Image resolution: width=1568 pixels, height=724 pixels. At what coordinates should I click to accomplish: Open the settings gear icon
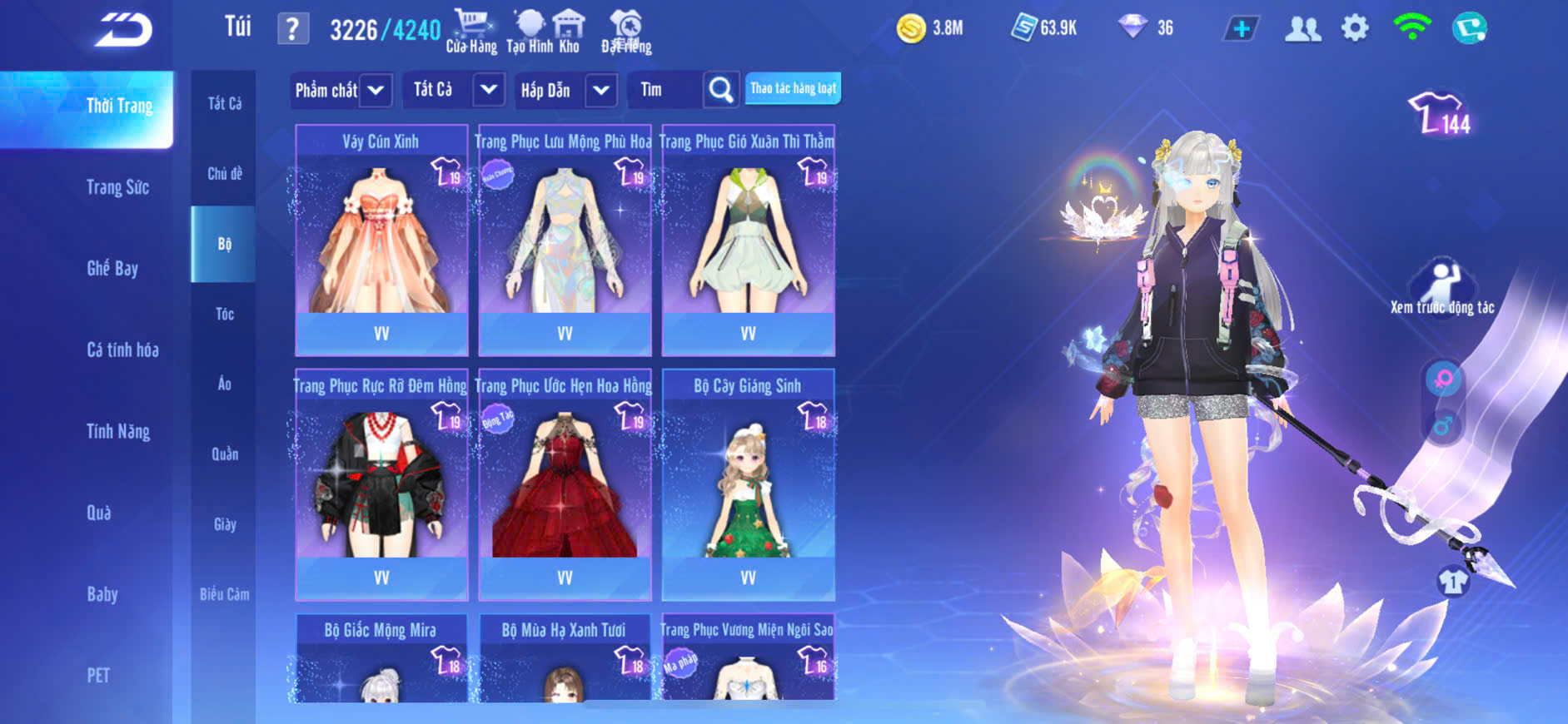coord(1355,28)
